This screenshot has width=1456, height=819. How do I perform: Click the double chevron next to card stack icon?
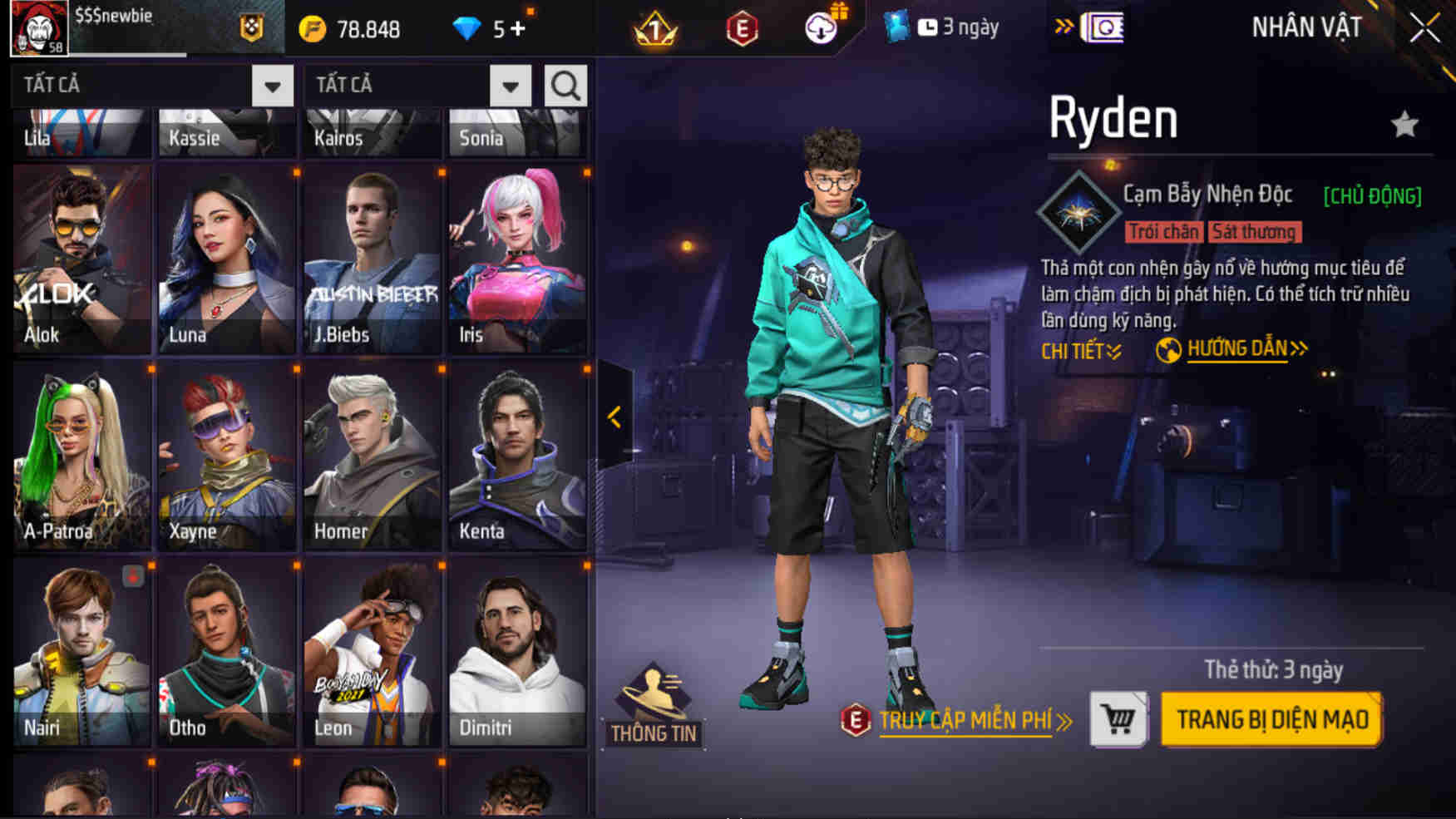(x=1062, y=25)
